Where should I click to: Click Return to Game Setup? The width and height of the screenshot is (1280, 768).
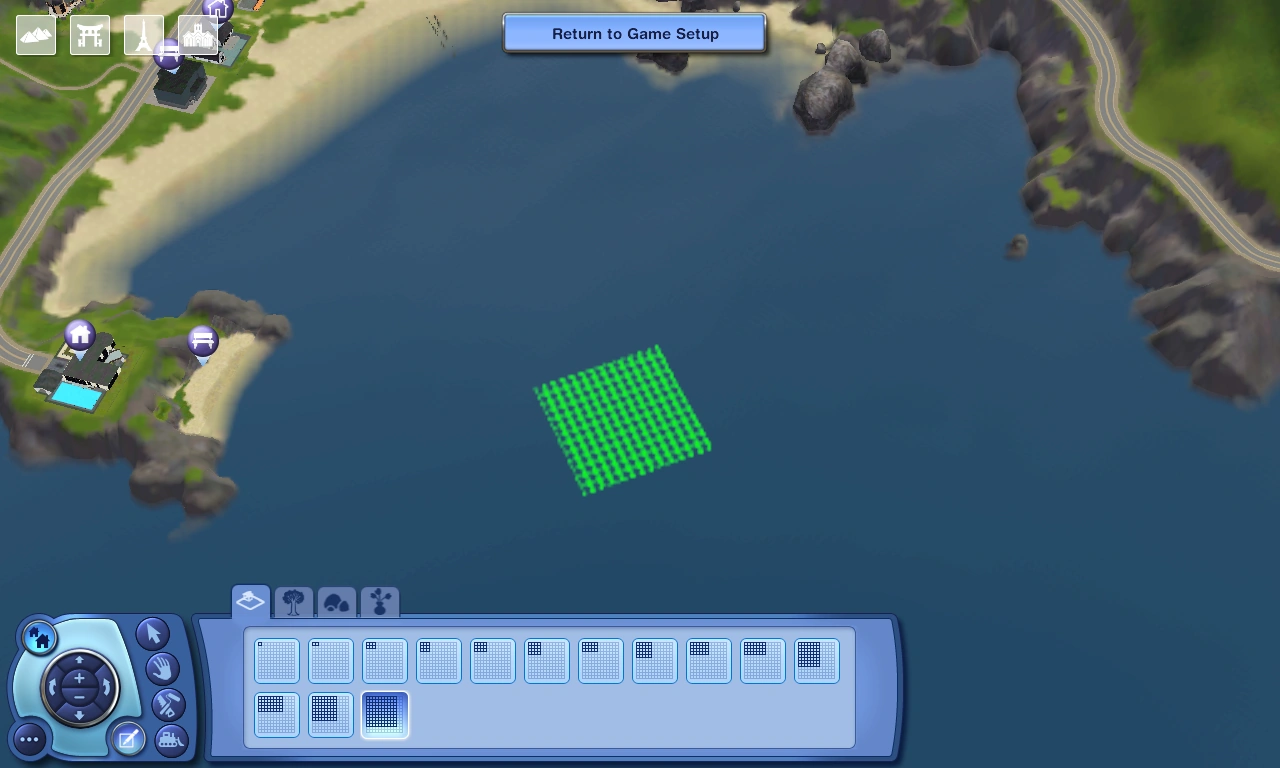coord(634,33)
